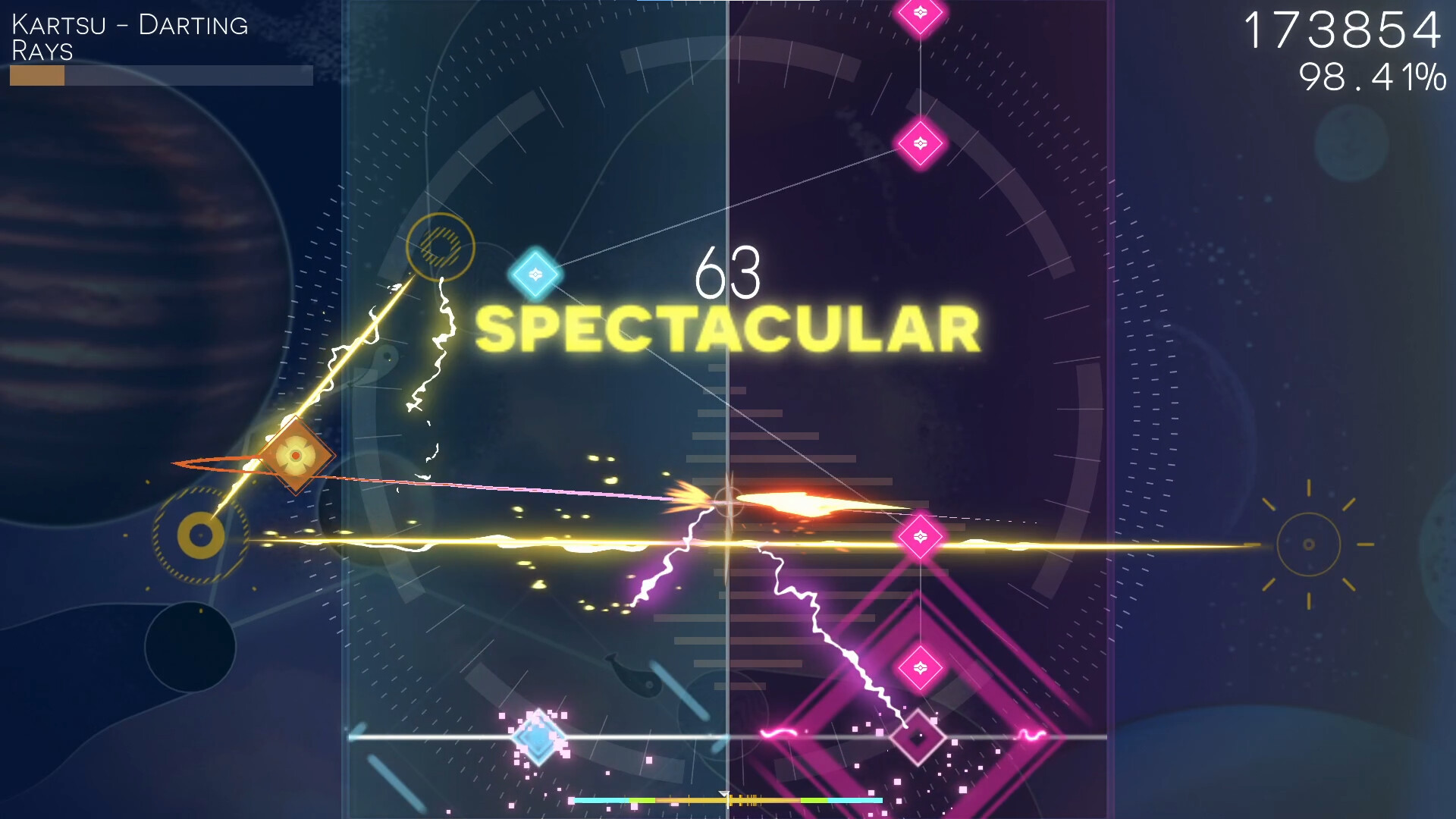Click the orange flower power-up diamond
The height and width of the screenshot is (819, 1456).
point(294,455)
